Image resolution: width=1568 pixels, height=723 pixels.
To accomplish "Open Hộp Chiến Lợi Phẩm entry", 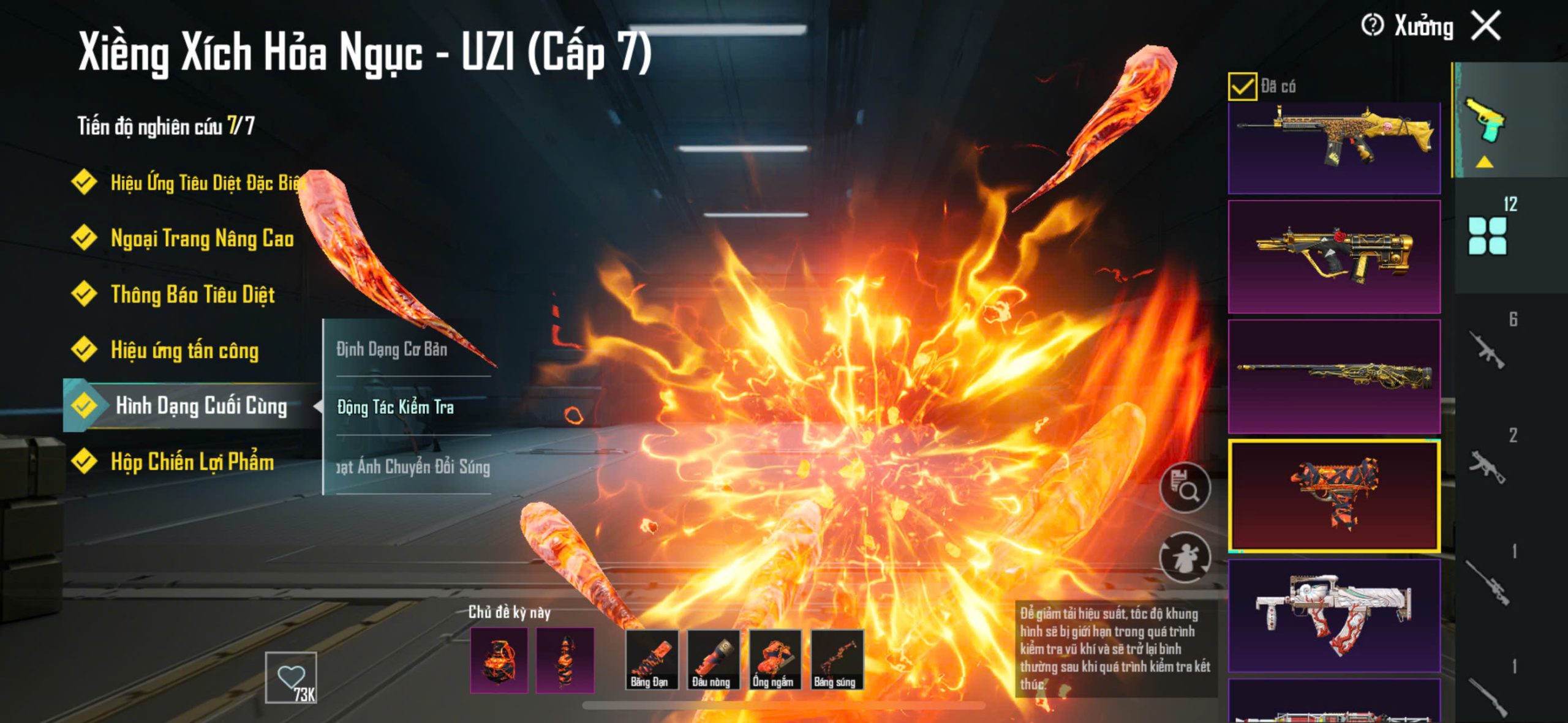I will pos(192,462).
